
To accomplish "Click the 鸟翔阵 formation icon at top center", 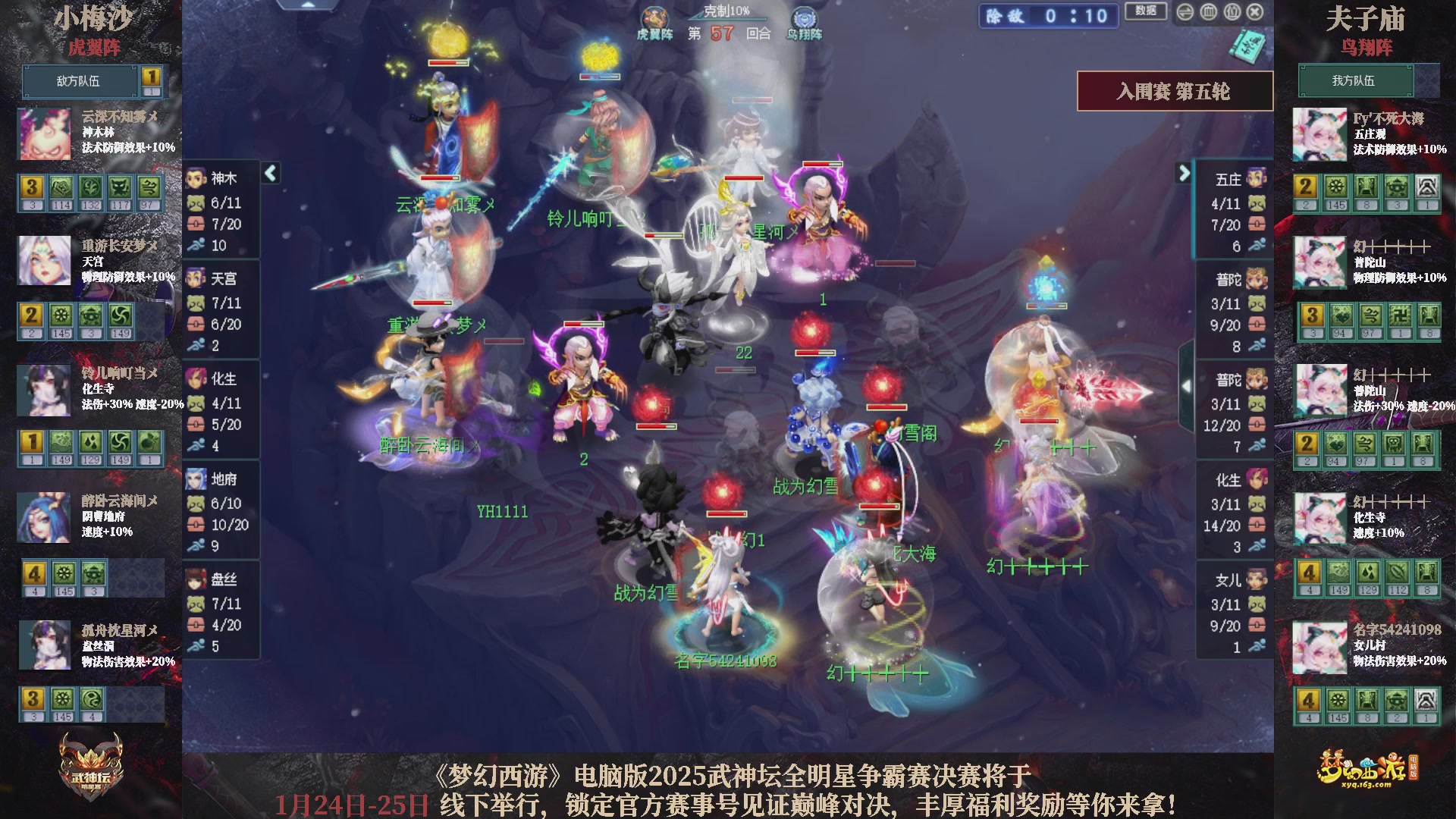I will 802,15.
